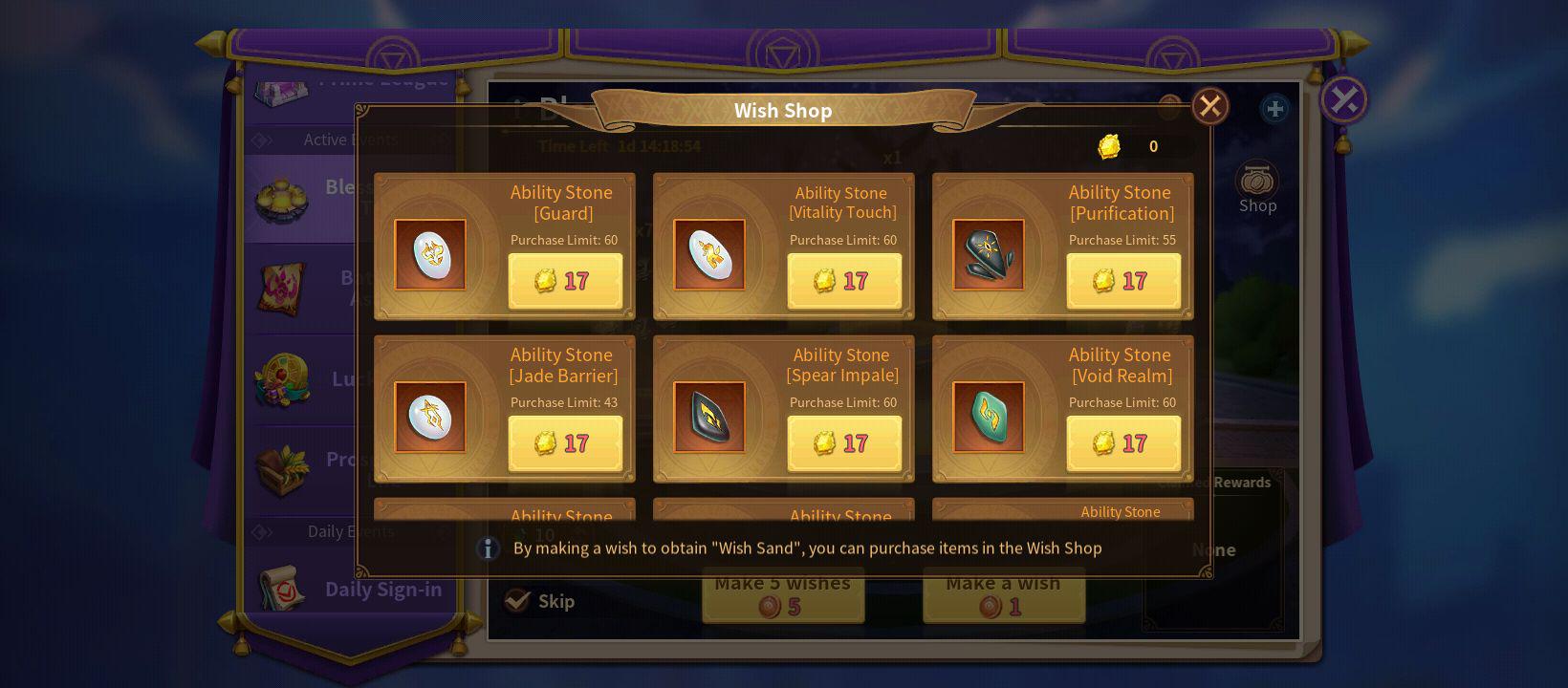Tap the blue plus currency button
Image resolution: width=1568 pixels, height=688 pixels.
(x=1274, y=109)
